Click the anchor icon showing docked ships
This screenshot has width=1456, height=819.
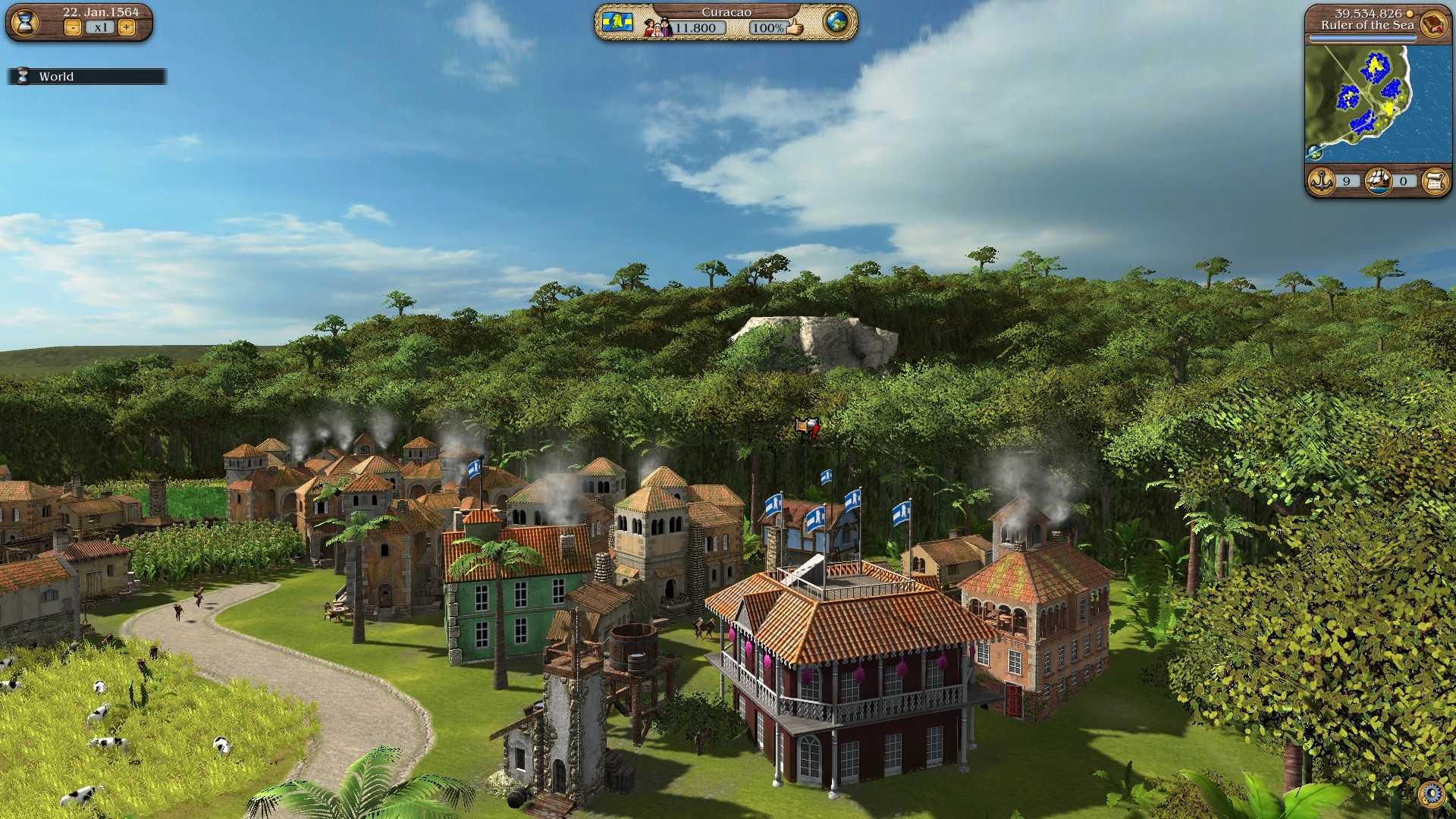pos(1322,181)
